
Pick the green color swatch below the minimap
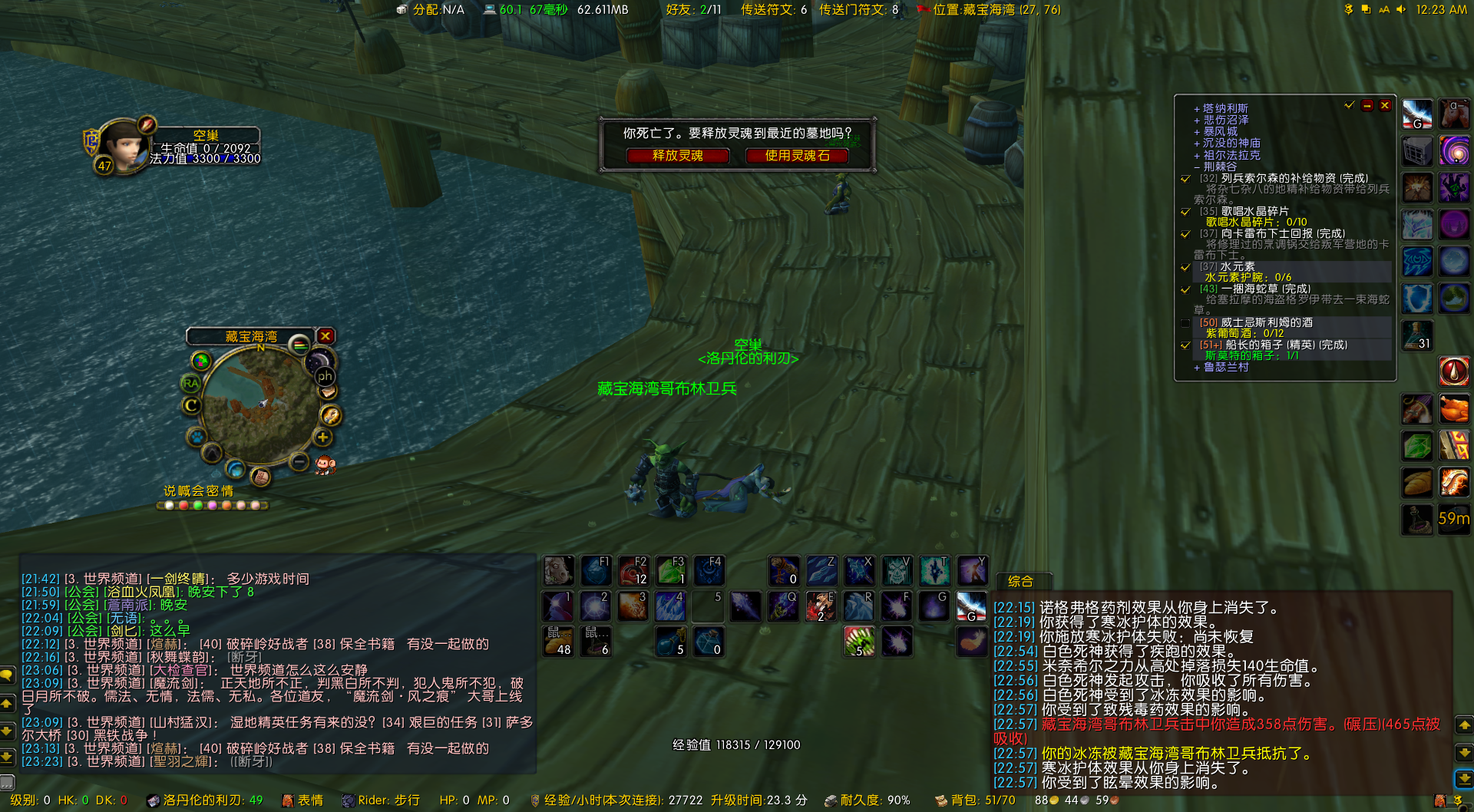coord(199,505)
